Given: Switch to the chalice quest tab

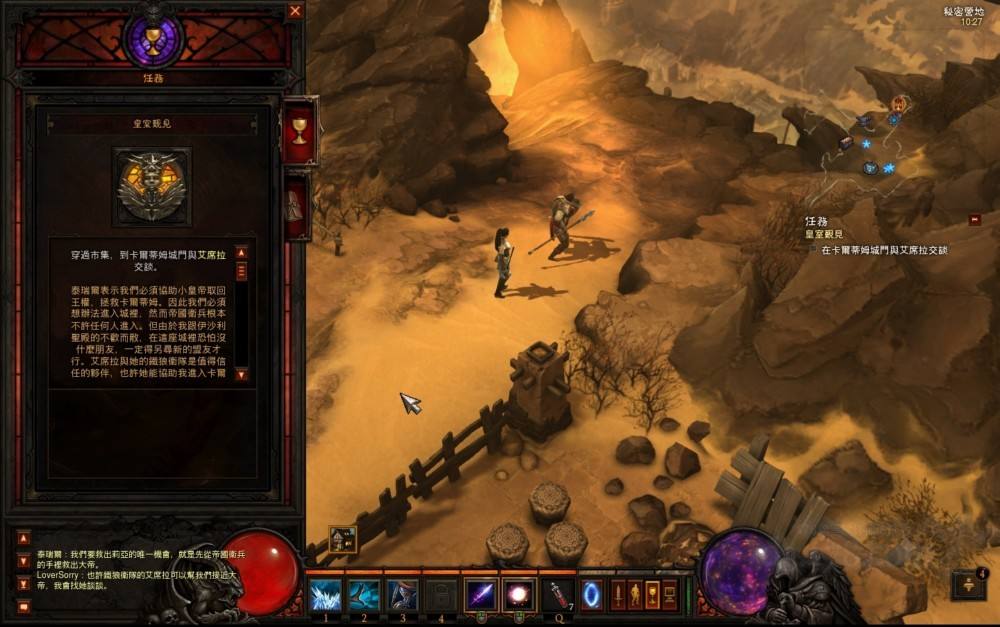Looking at the screenshot, I should 299,131.
